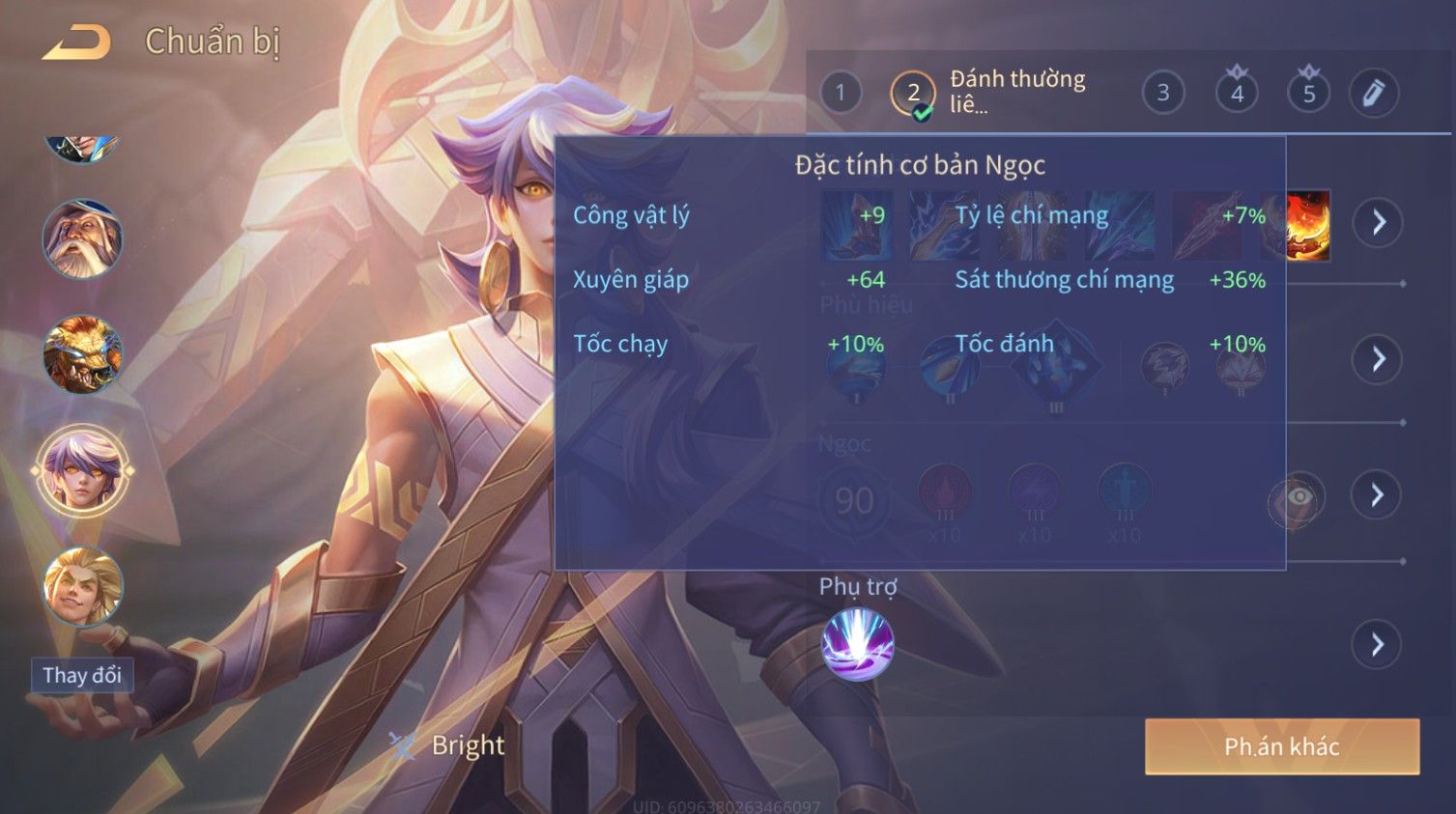Choose the blond-haired hero portrait
Viewport: 1456px width, 814px height.
82,586
